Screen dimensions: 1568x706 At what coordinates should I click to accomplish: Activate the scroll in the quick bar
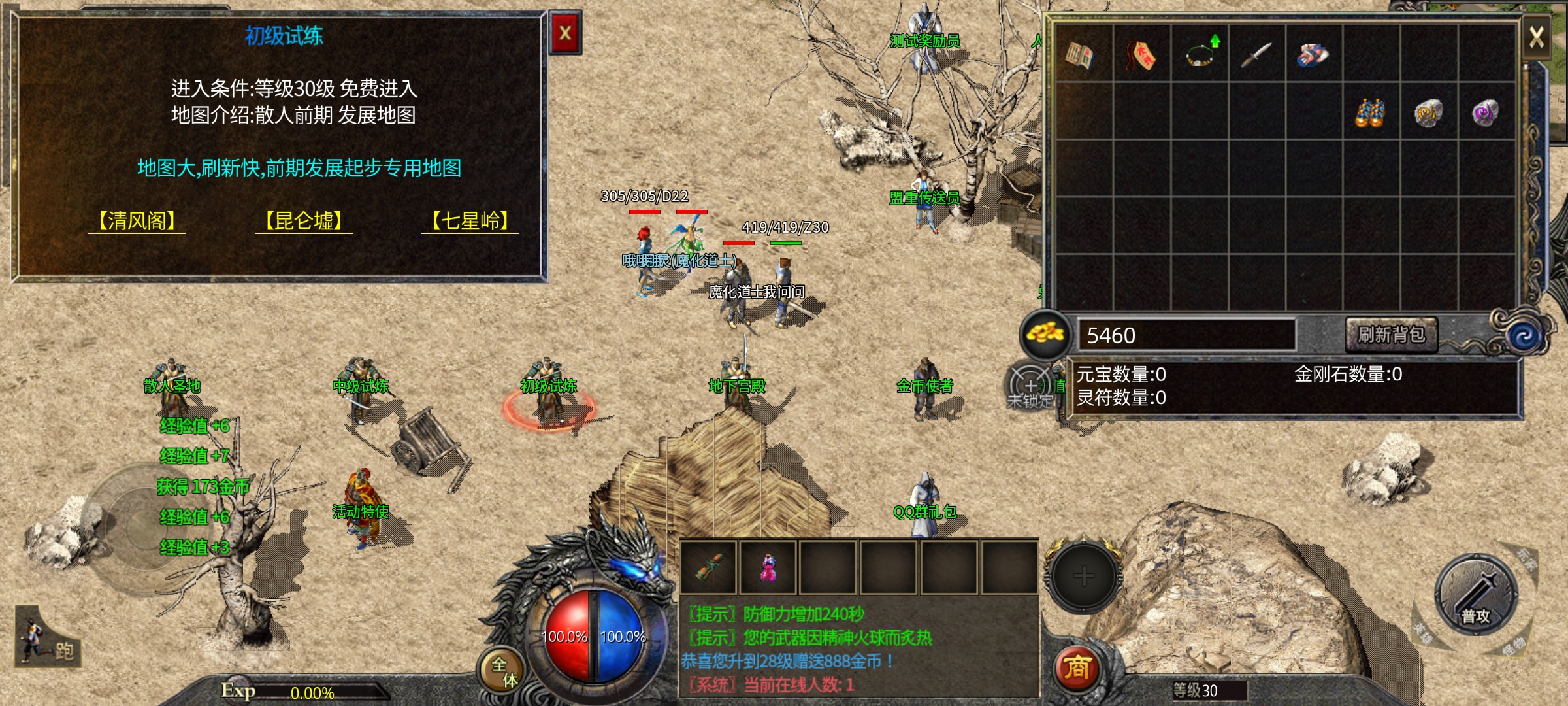(x=708, y=567)
